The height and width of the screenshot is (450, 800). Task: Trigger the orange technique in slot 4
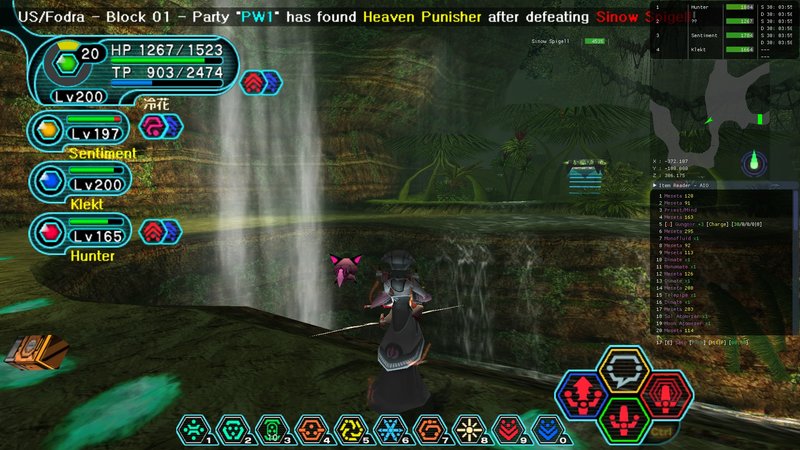pyautogui.click(x=309, y=429)
